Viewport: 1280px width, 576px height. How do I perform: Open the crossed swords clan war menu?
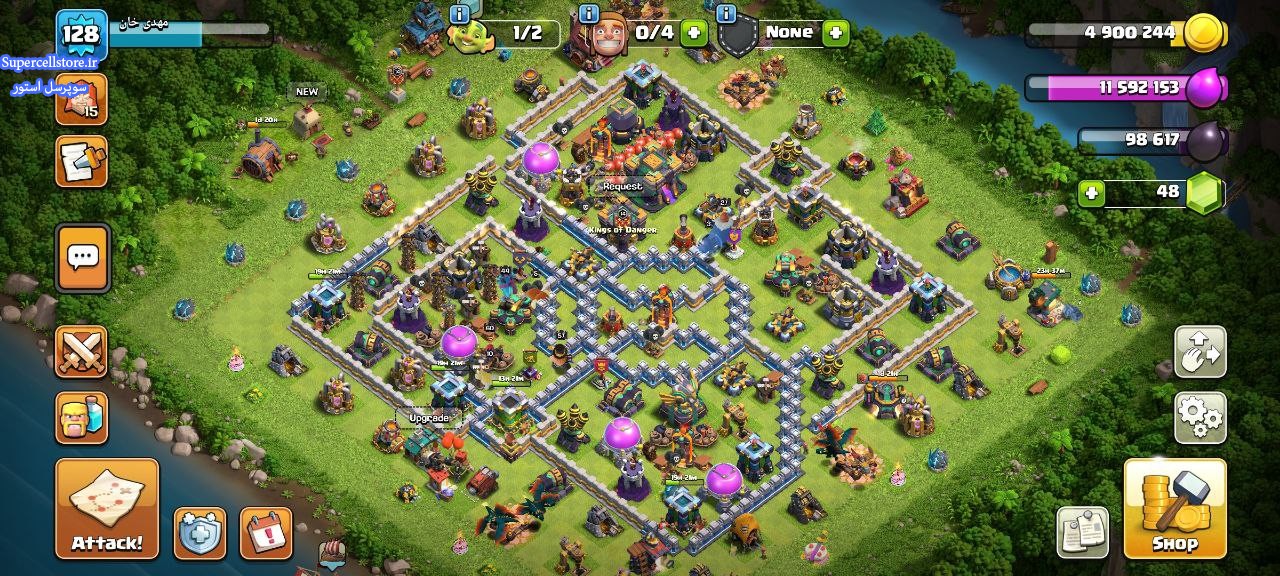[82, 351]
